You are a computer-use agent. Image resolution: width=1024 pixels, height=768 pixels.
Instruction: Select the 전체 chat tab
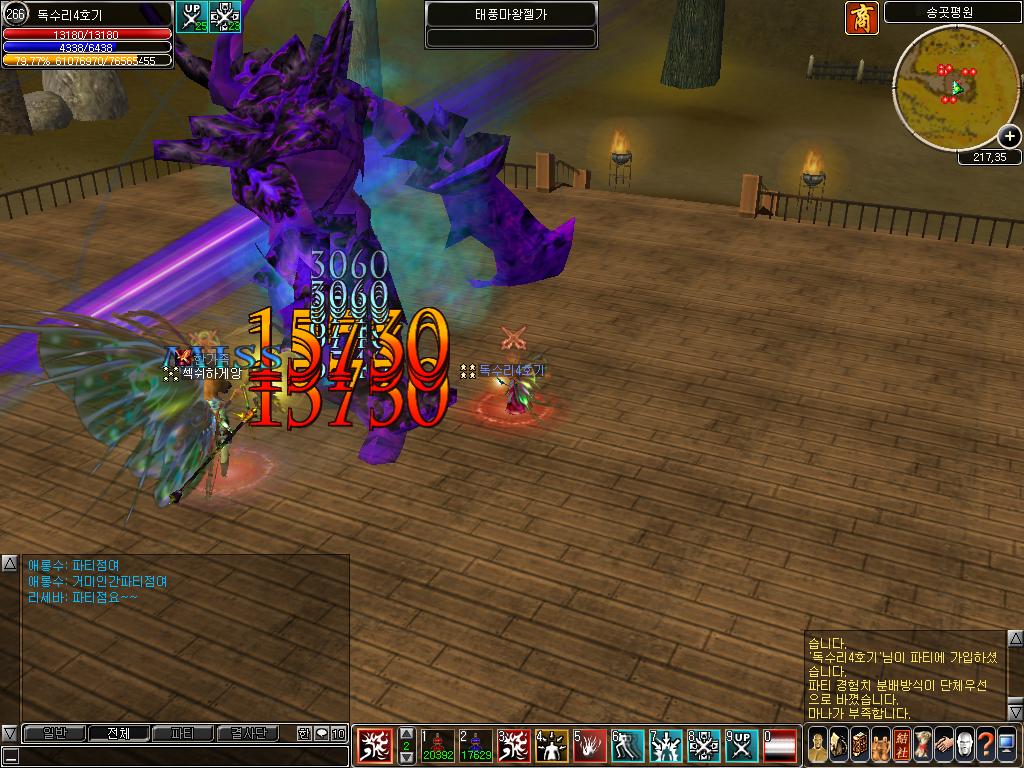117,733
